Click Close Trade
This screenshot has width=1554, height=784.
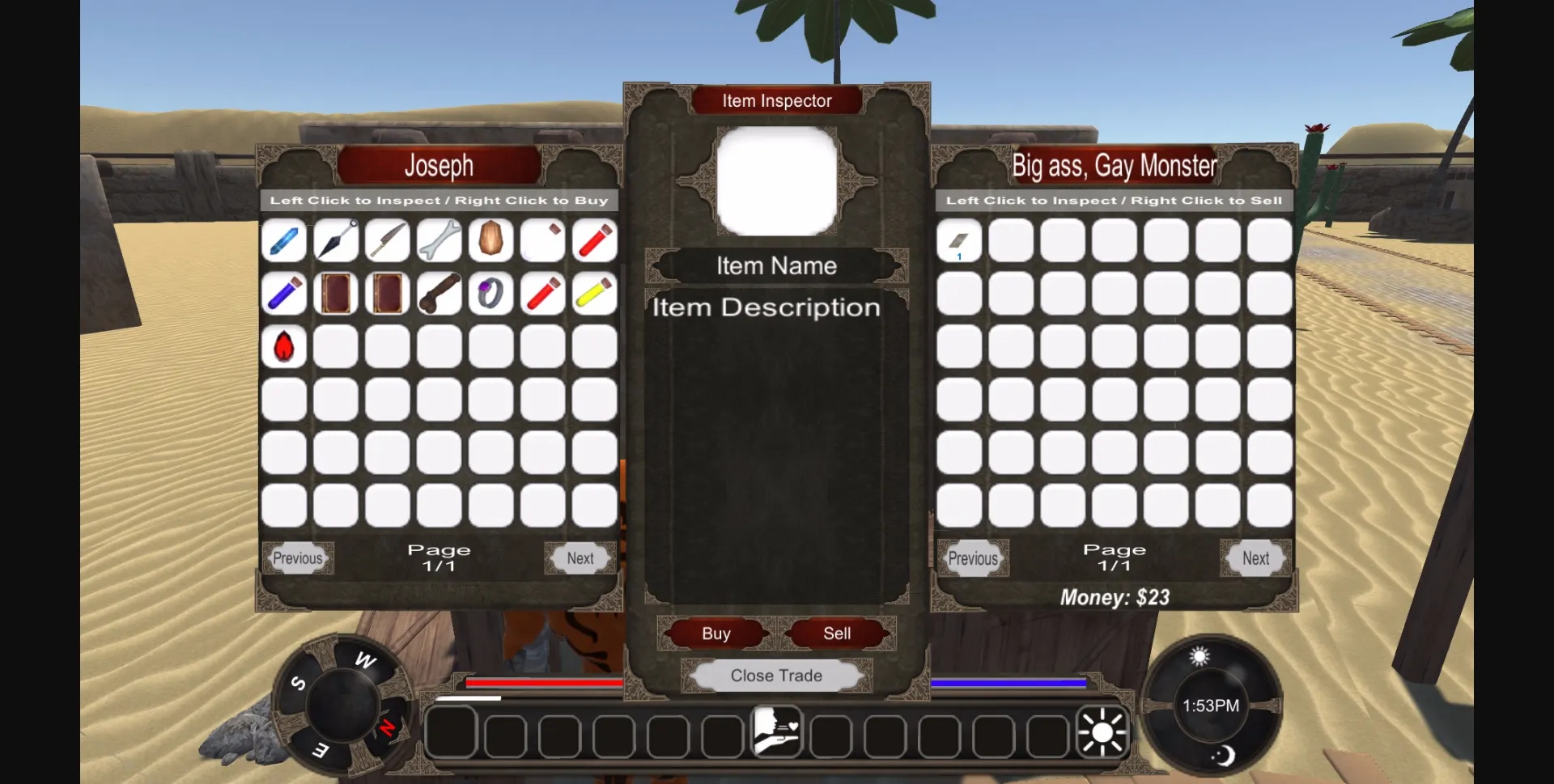pos(775,676)
